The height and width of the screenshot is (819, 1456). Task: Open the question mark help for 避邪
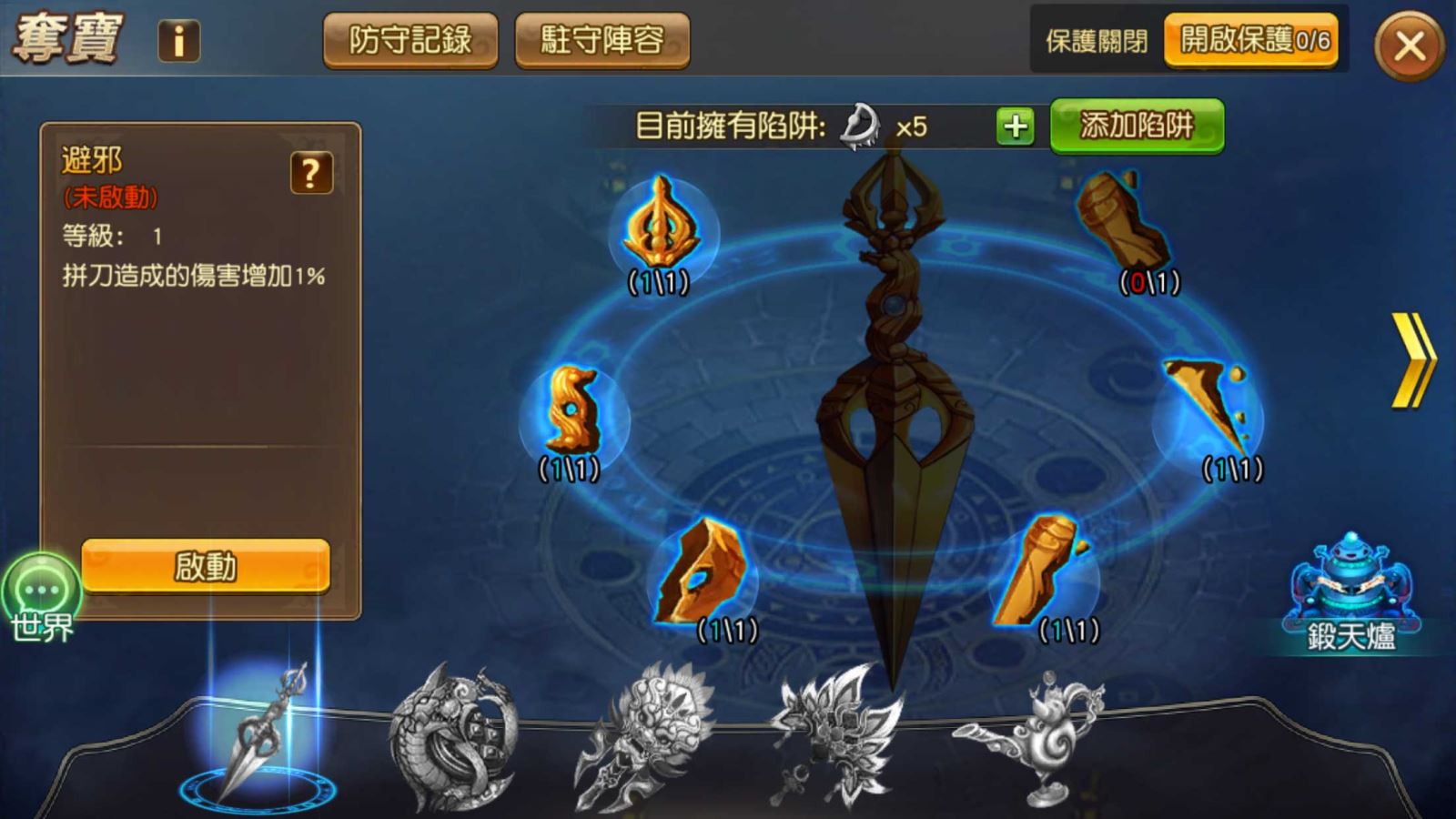pyautogui.click(x=311, y=172)
